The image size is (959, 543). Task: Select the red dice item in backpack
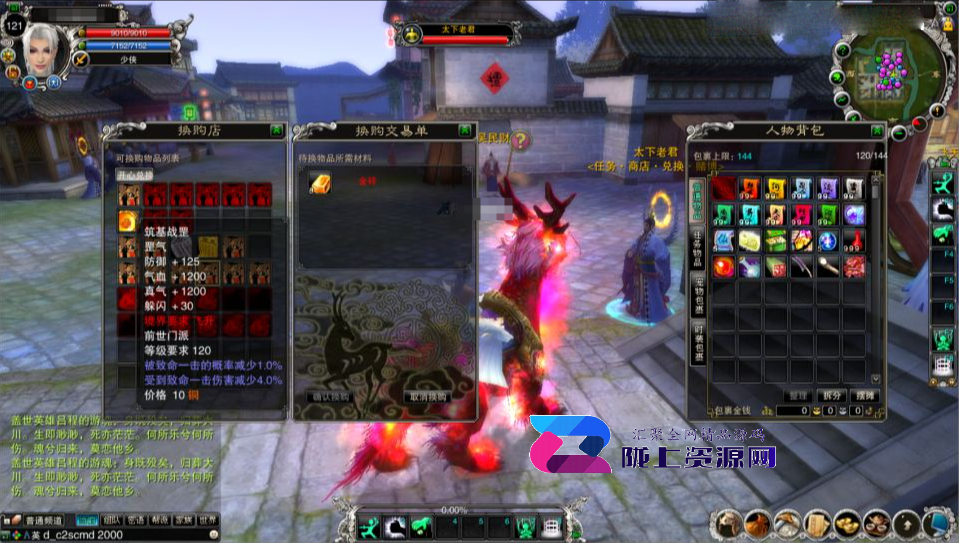pos(775,266)
